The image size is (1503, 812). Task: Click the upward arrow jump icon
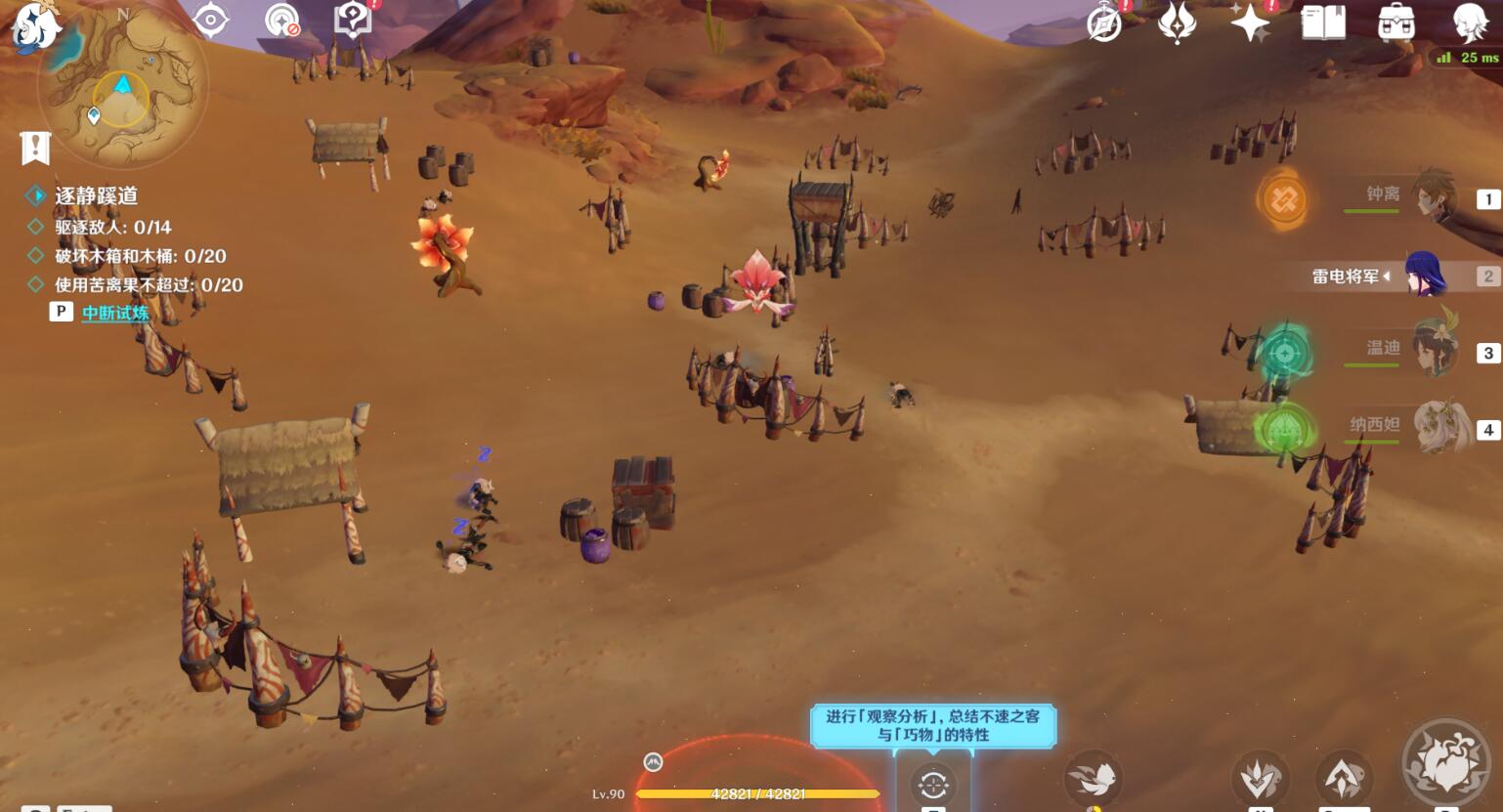click(x=1344, y=778)
